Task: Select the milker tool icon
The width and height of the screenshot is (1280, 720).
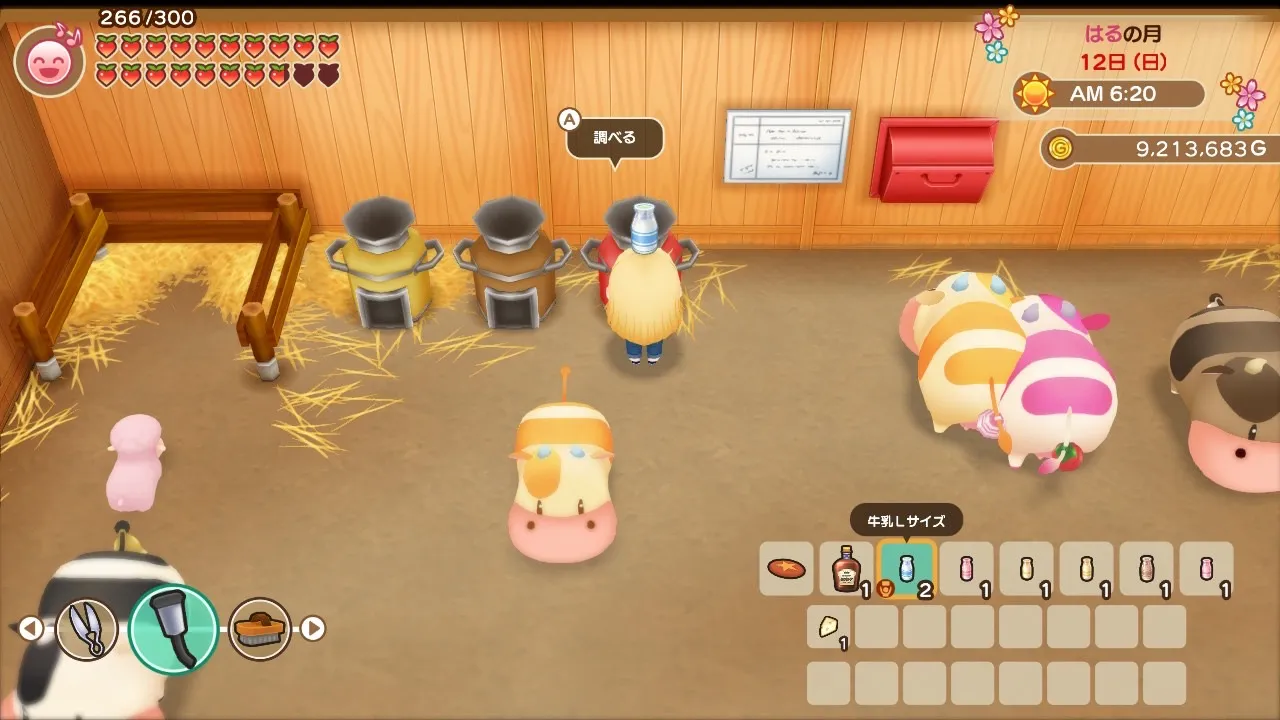Action: (173, 629)
